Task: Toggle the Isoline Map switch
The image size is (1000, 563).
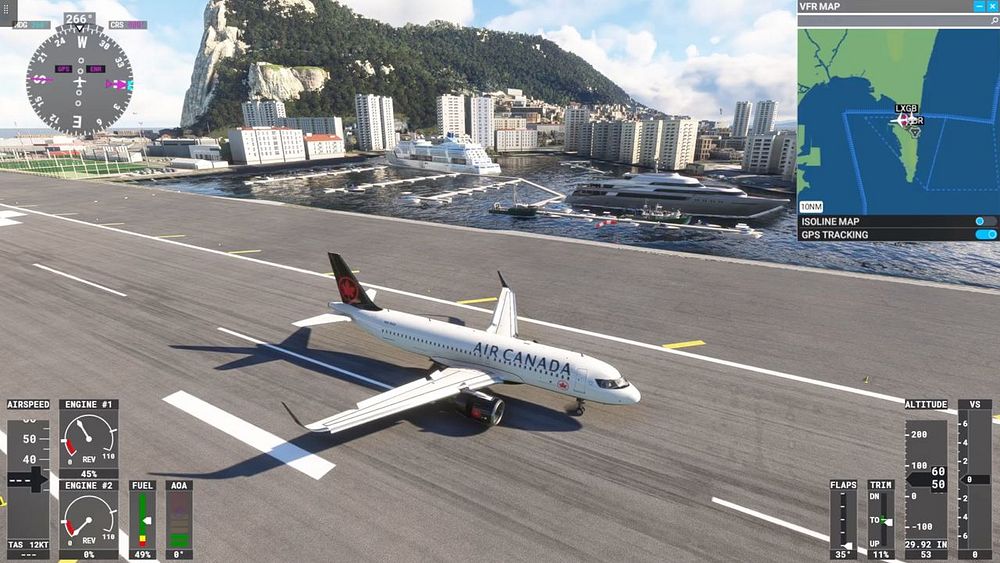Action: [985, 221]
